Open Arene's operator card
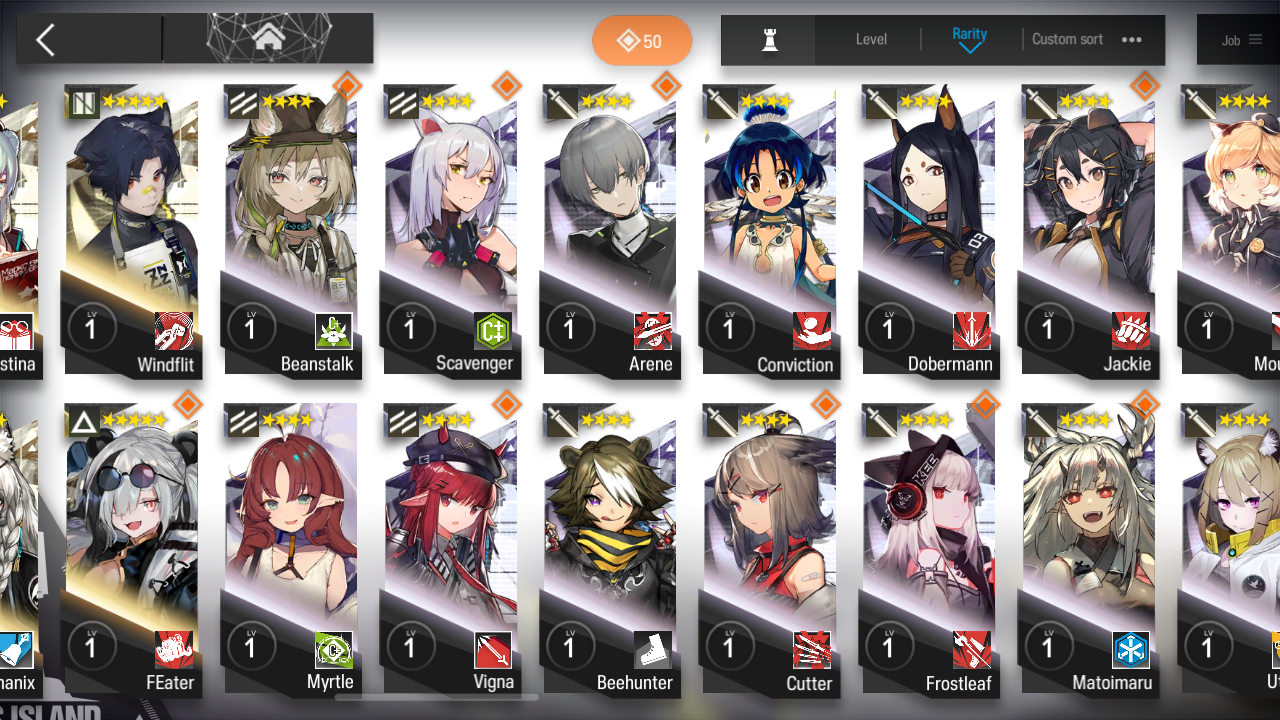The height and width of the screenshot is (720, 1280). click(x=610, y=230)
